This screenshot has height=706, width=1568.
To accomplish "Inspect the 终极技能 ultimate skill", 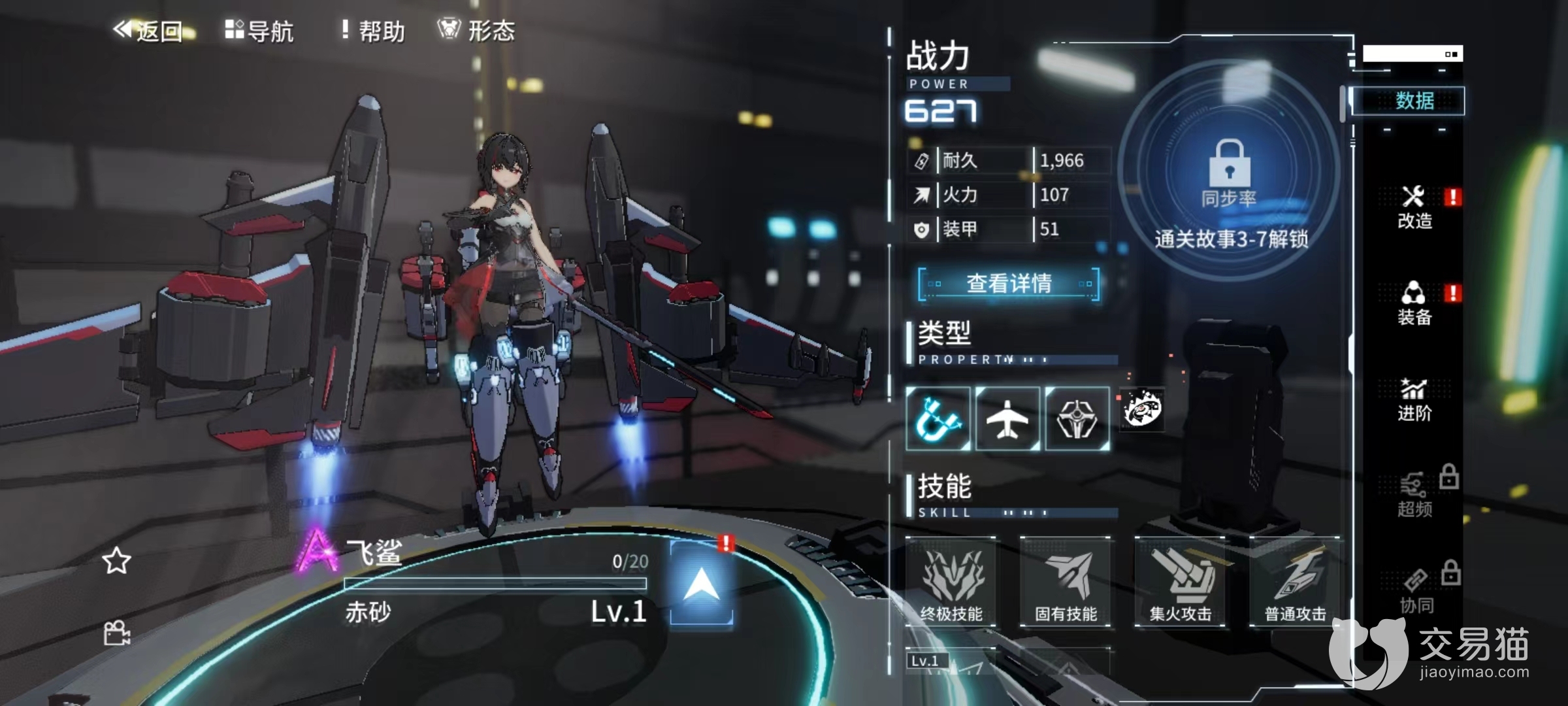I will 951,582.
